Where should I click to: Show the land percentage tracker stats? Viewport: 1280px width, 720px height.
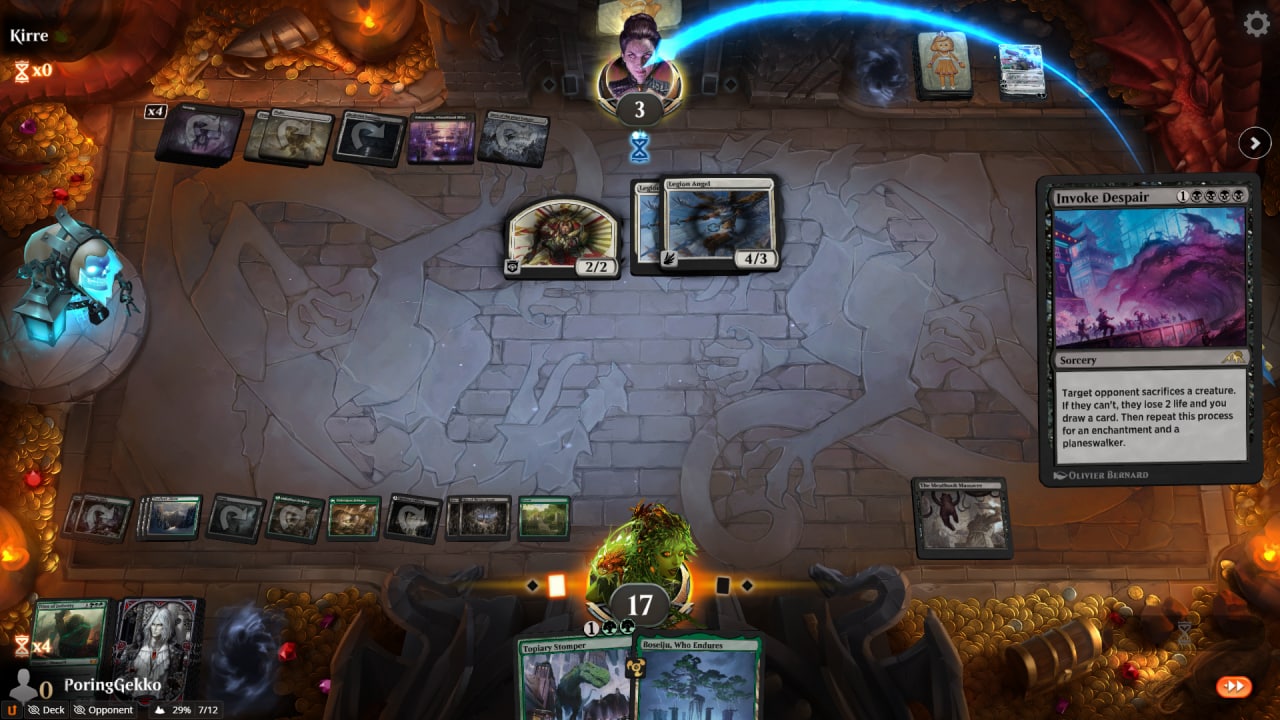coord(170,710)
